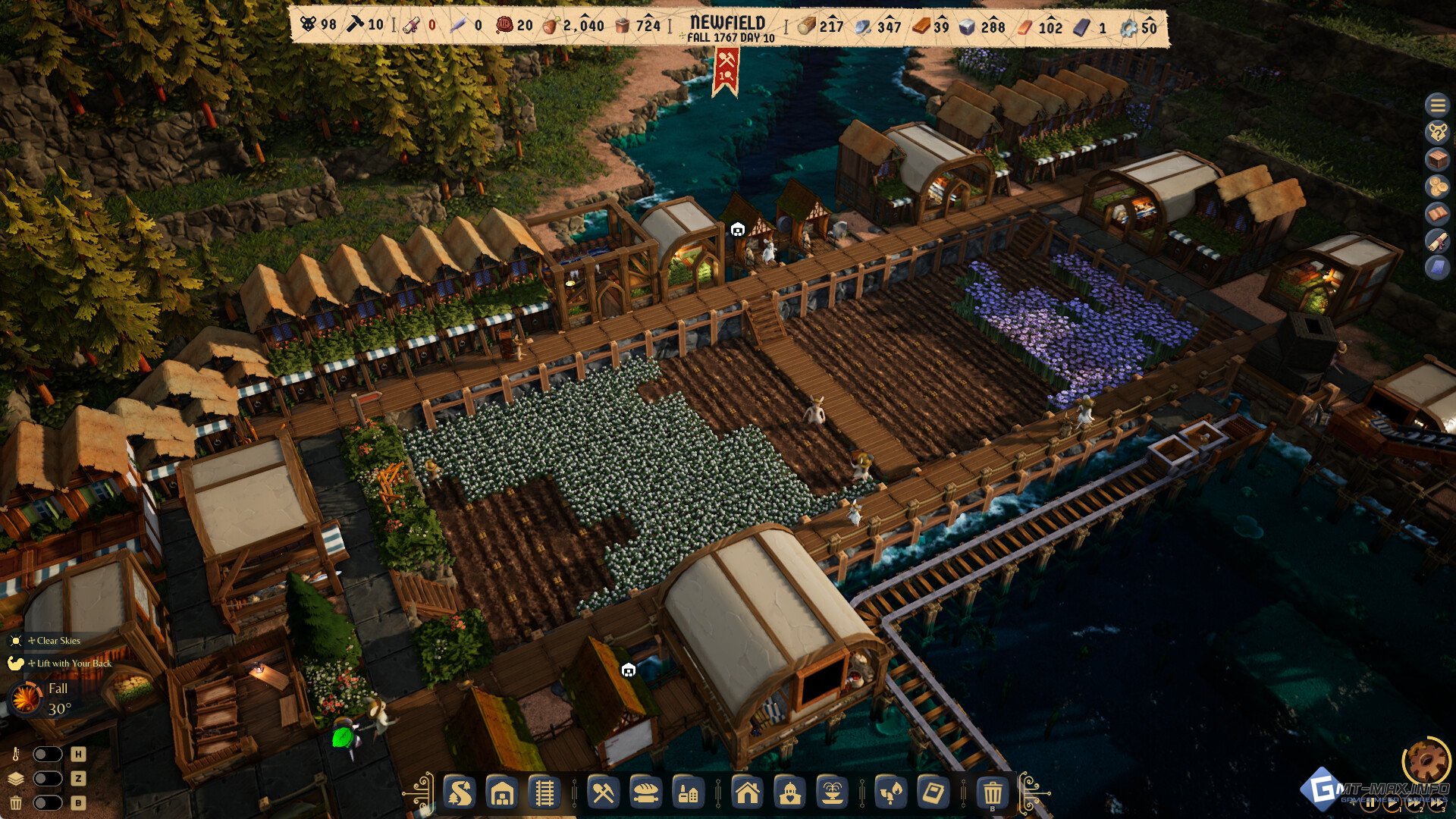Open the parchment scroll panel
This screenshot has height=819, width=1456.
click(x=1437, y=241)
